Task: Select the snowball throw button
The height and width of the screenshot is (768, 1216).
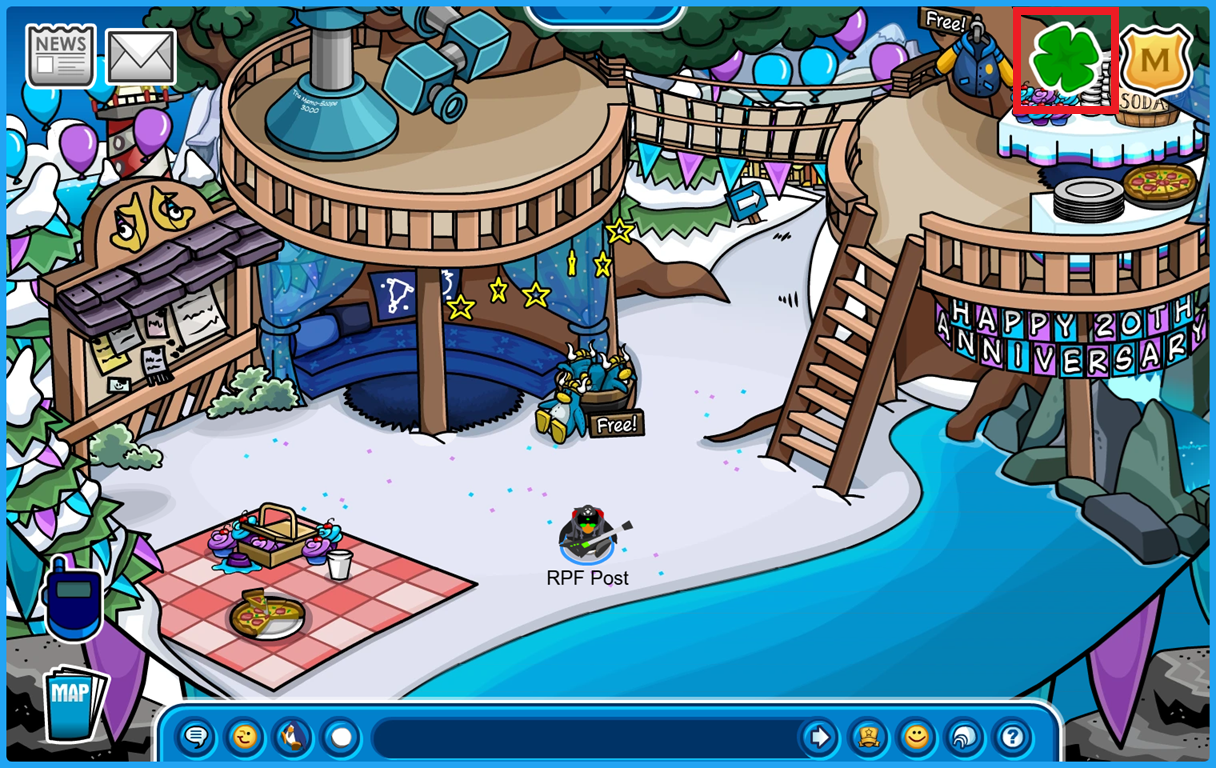Action: coord(341,738)
